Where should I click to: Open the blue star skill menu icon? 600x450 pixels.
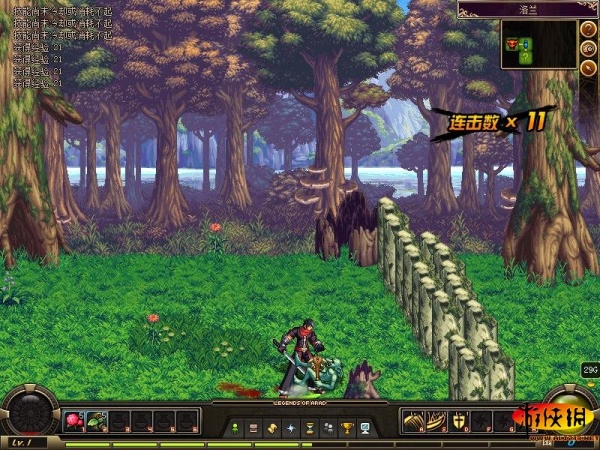(291, 427)
